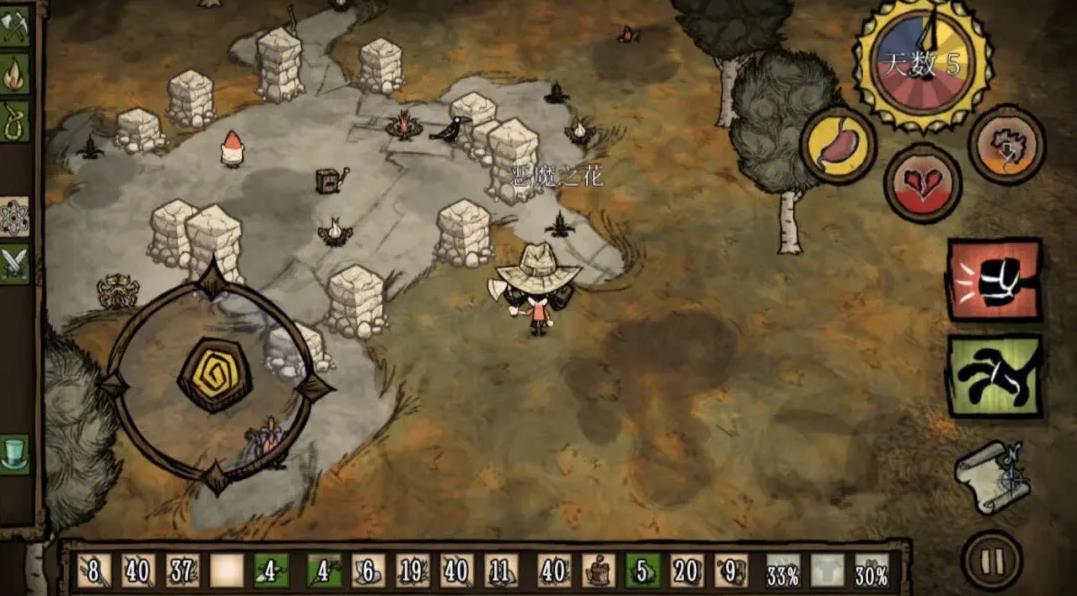The height and width of the screenshot is (596, 1077).
Task: Open the Science crafting tab with atom icon
Action: click(x=15, y=215)
